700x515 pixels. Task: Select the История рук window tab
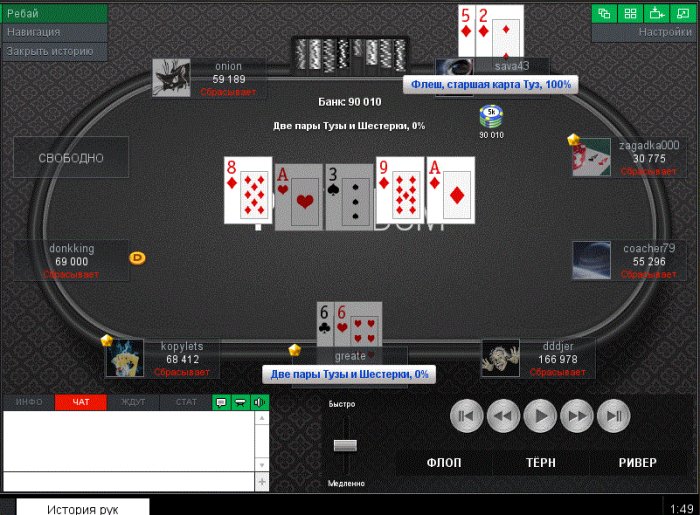pyautogui.click(x=83, y=508)
